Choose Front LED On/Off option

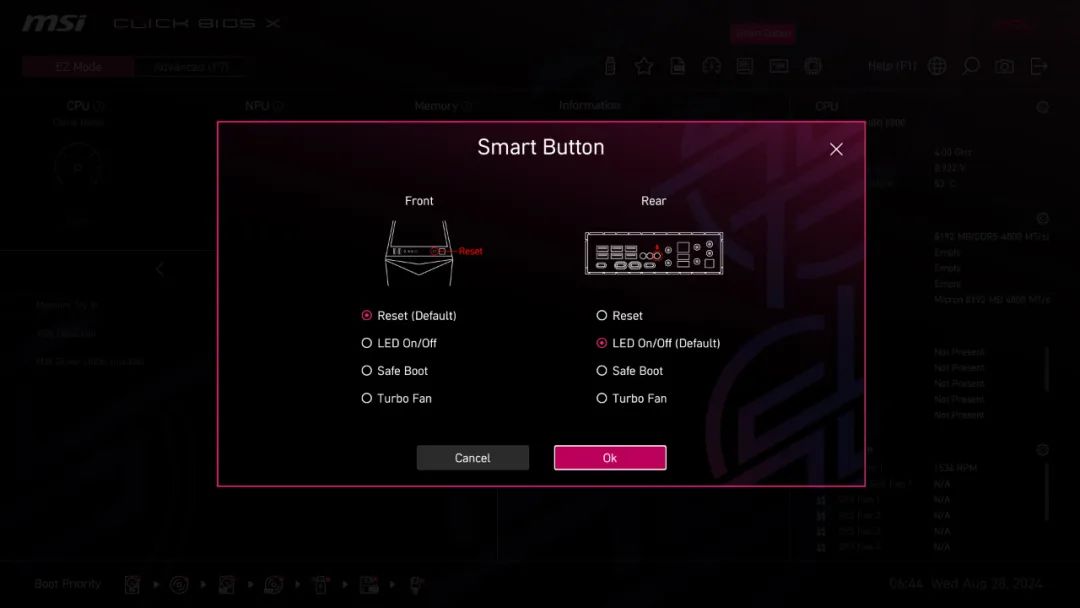(367, 343)
